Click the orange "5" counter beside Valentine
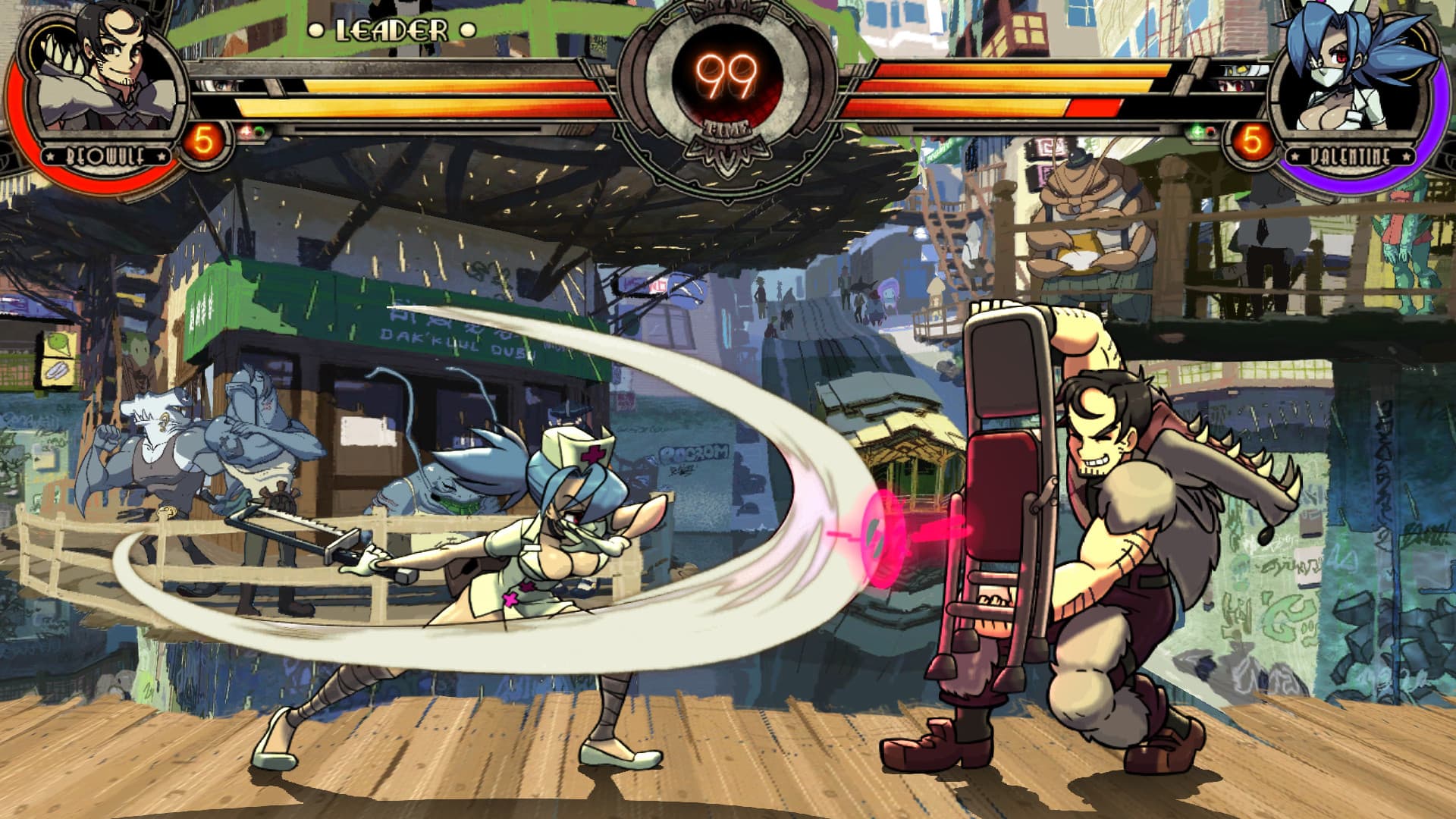Screen dimensions: 1456x819 (1252, 143)
